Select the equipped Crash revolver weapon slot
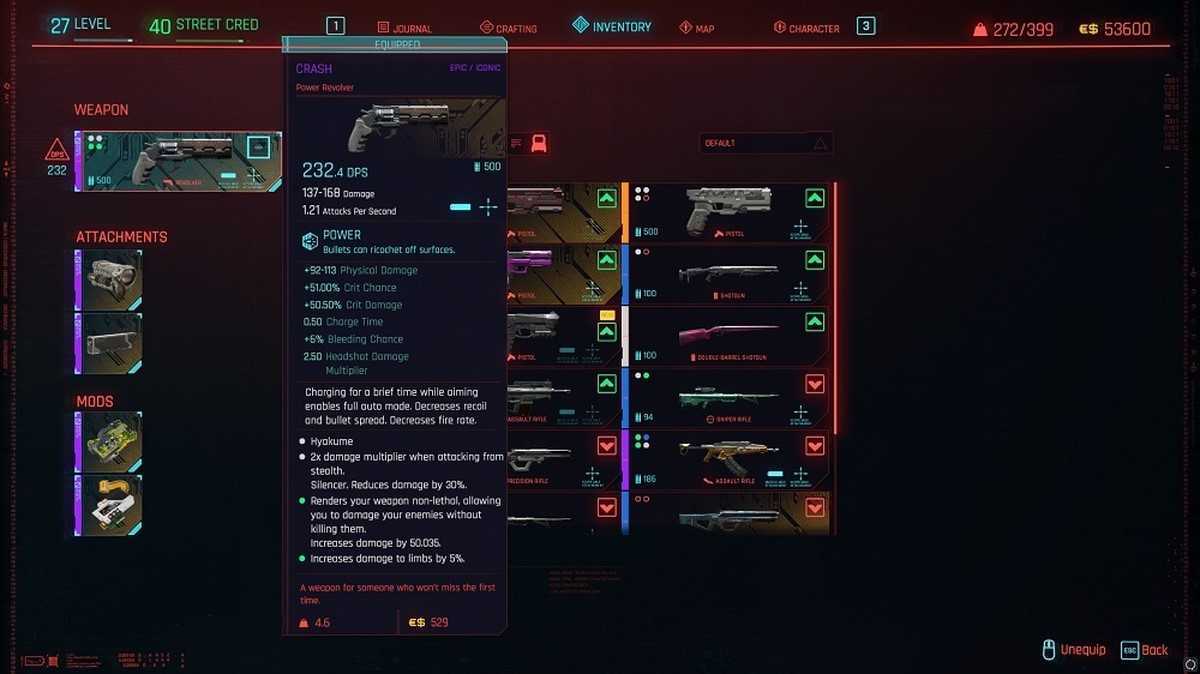Image resolution: width=1200 pixels, height=674 pixels. click(x=178, y=161)
